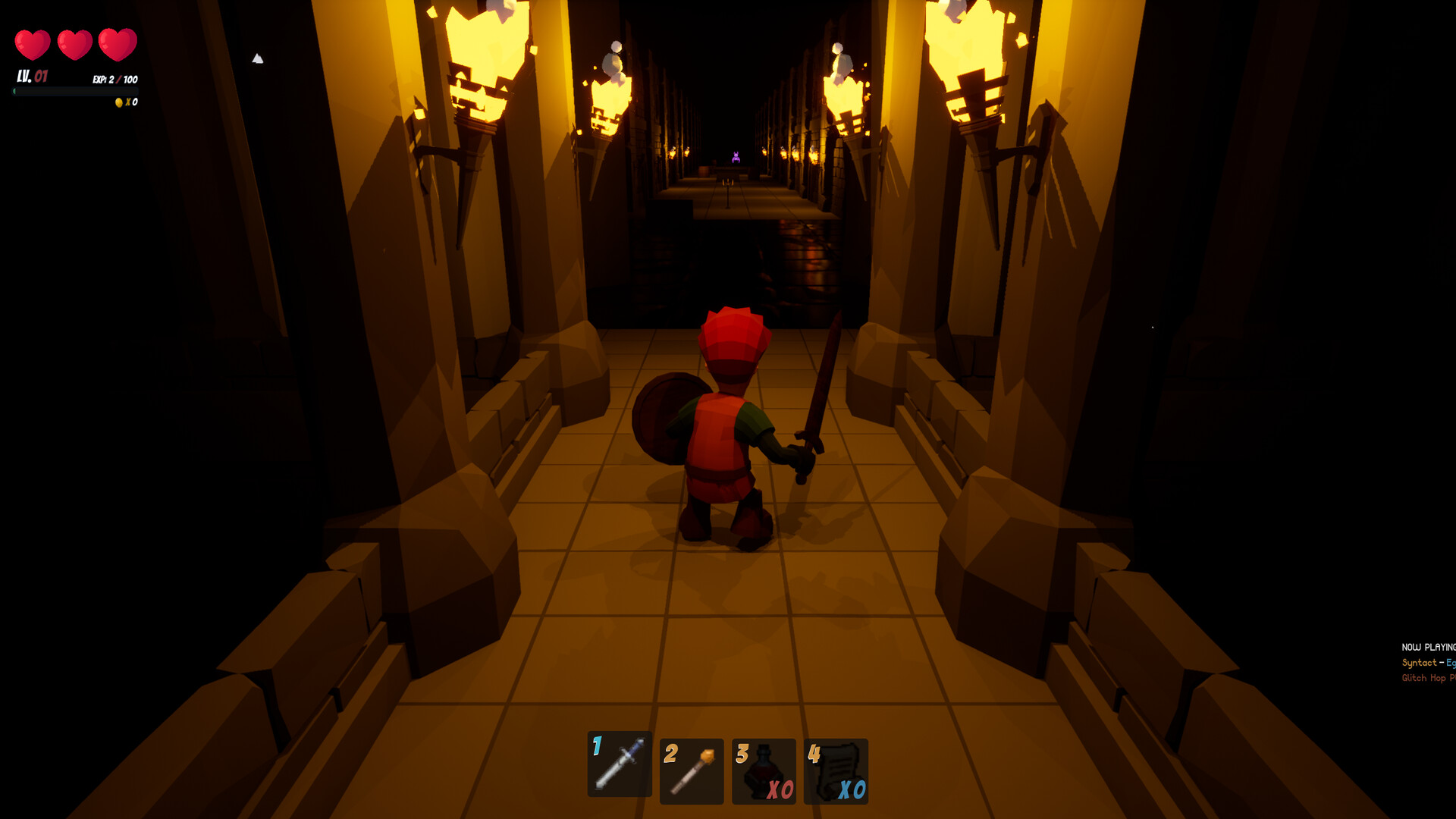Toggle the potion counter showing X0
This screenshot has height=819, width=1456.
782,788
